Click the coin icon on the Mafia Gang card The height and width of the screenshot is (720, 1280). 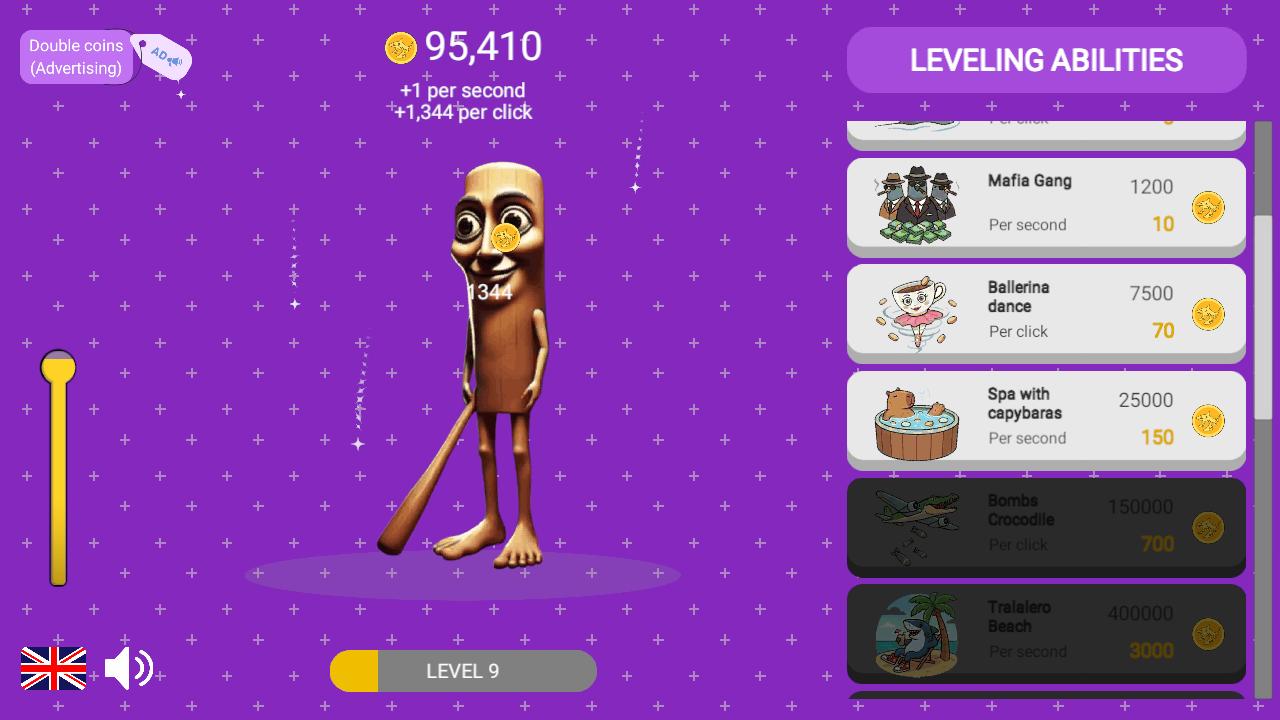pos(1207,207)
